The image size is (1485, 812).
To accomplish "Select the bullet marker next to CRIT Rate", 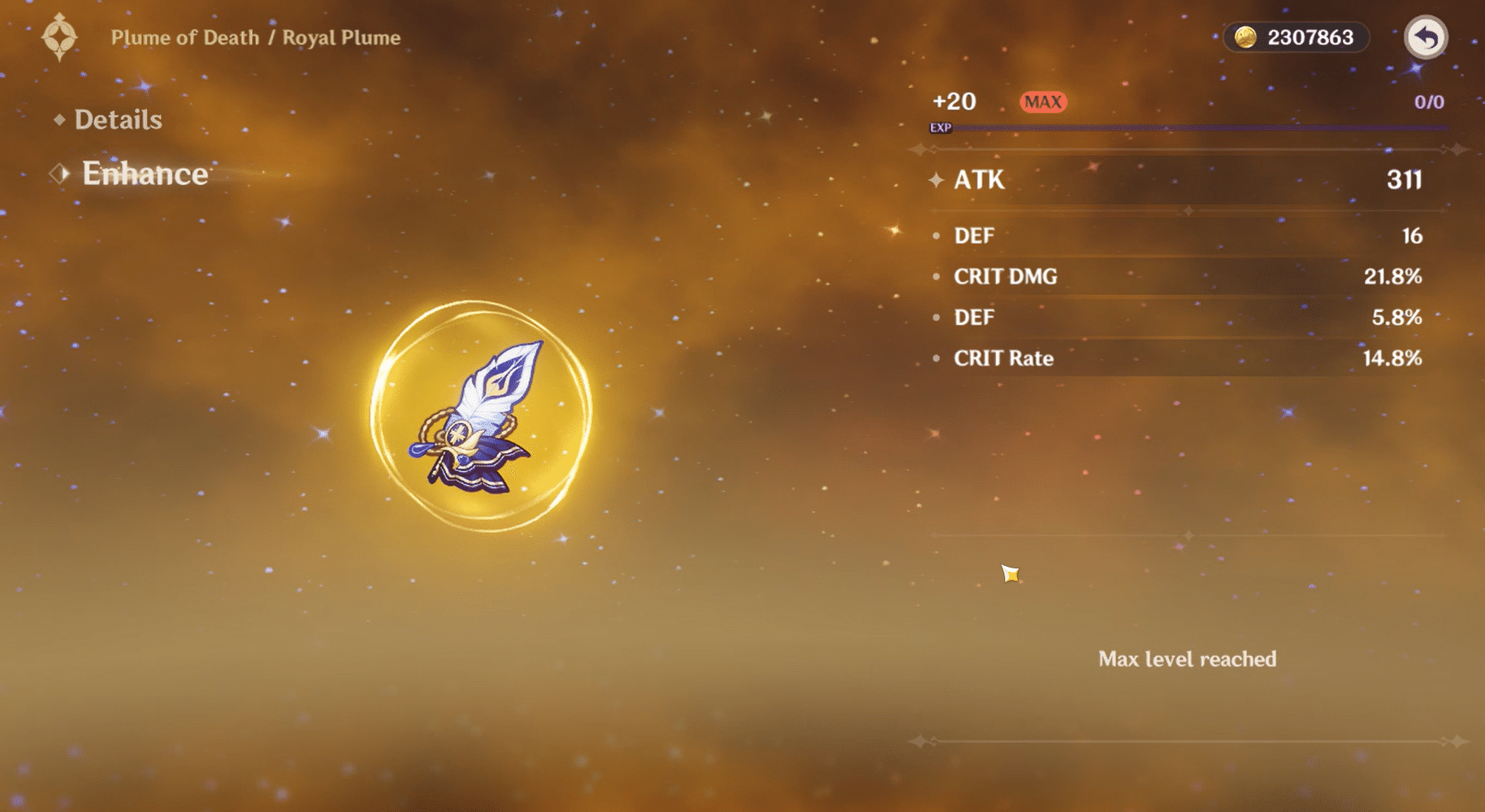I will click(938, 357).
